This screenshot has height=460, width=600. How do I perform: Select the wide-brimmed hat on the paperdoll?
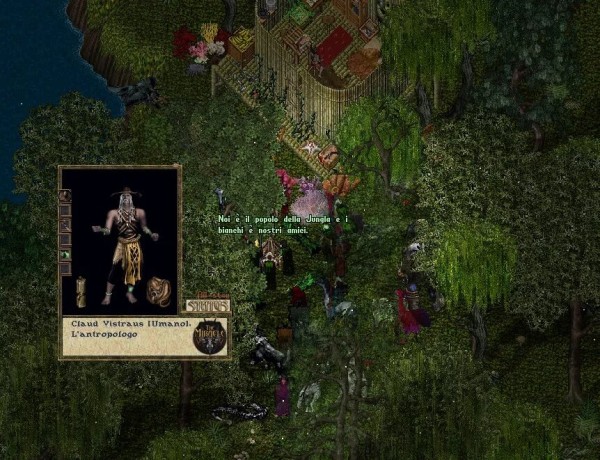tap(126, 191)
